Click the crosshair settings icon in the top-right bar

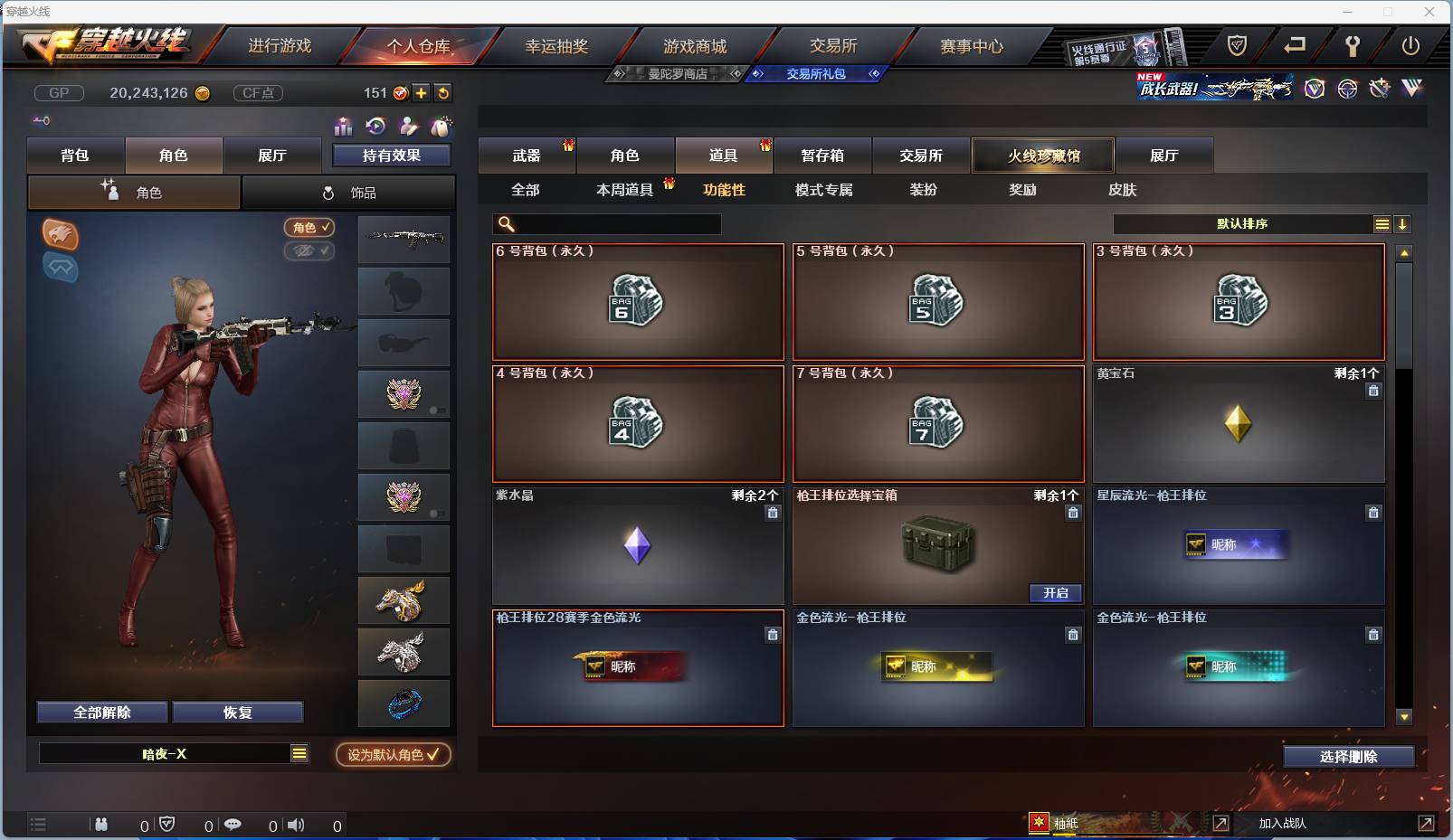[1348, 89]
